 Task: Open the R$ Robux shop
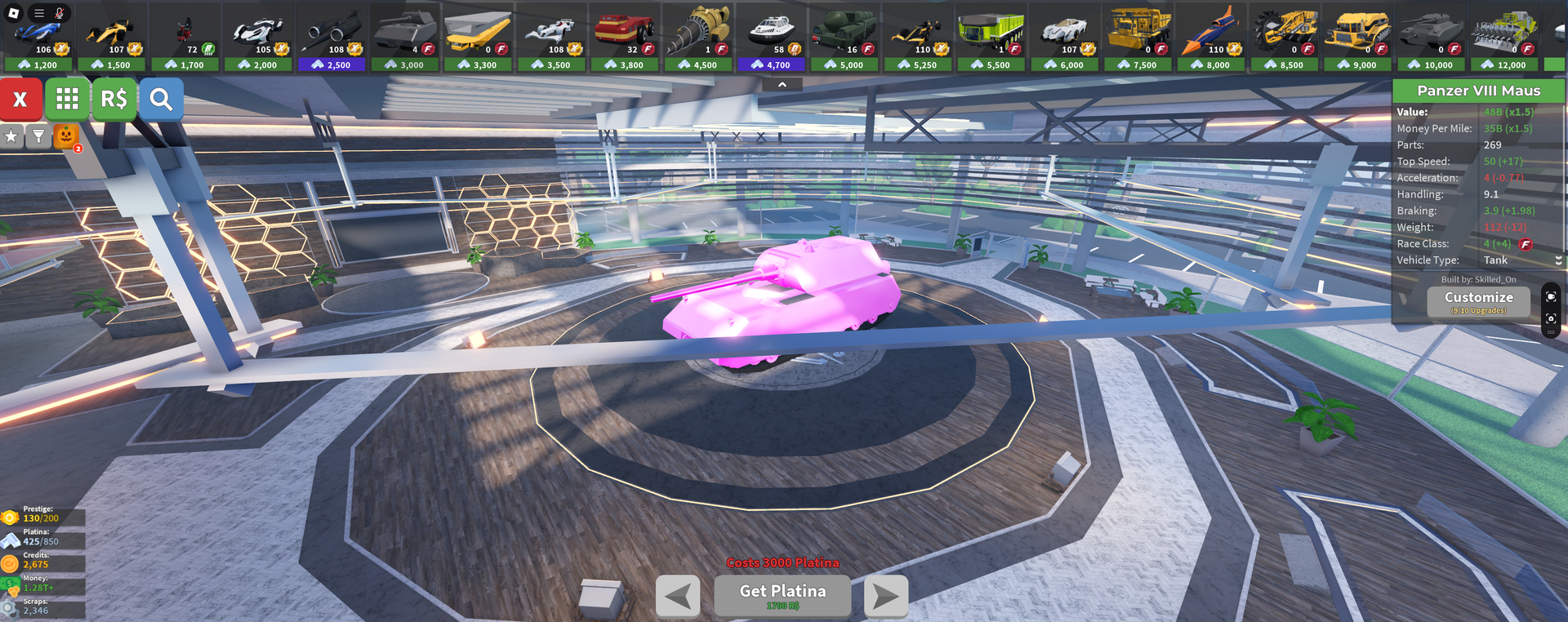pyautogui.click(x=114, y=100)
